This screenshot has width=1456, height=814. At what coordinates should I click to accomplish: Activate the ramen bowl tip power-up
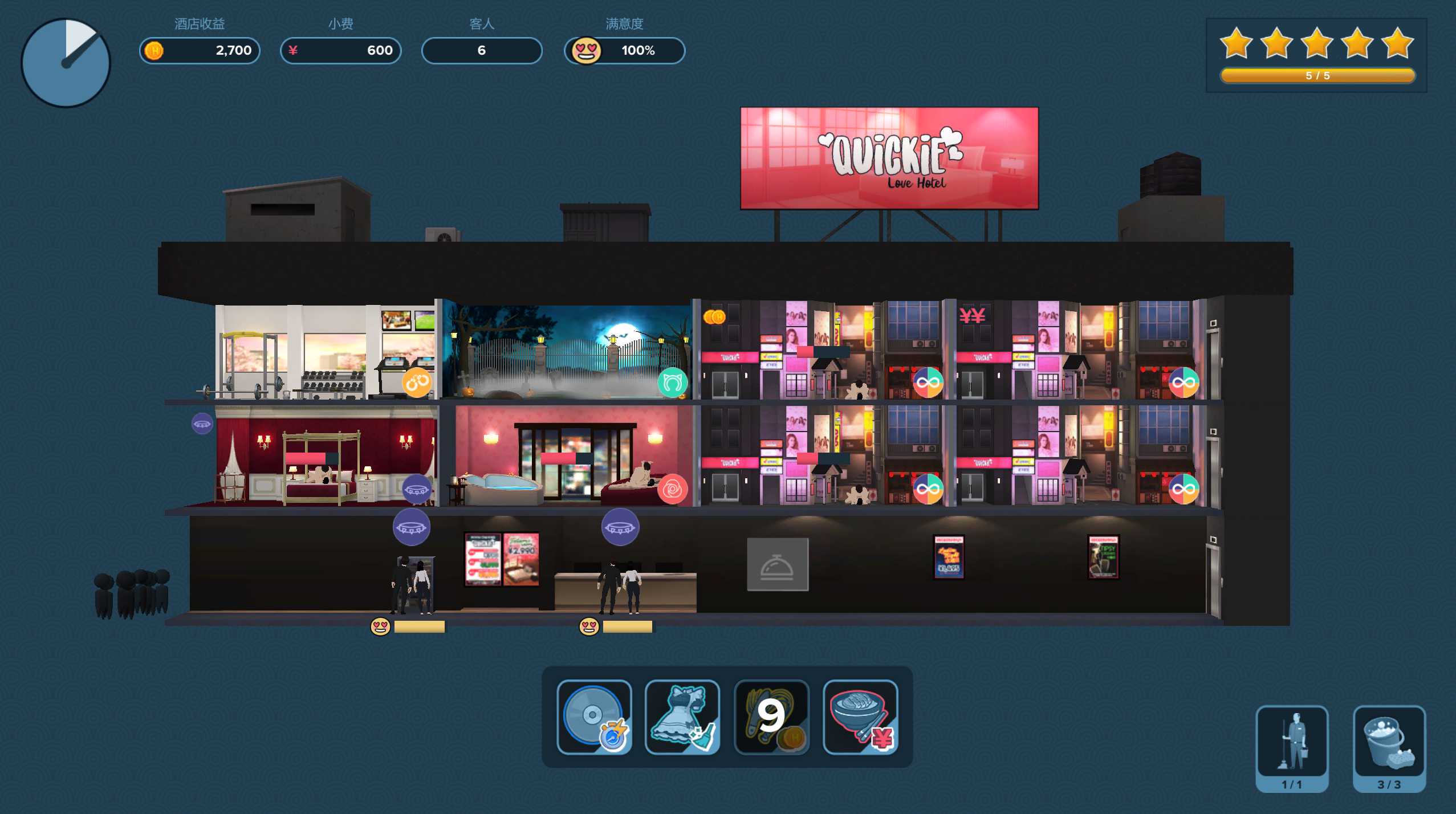coord(860,717)
